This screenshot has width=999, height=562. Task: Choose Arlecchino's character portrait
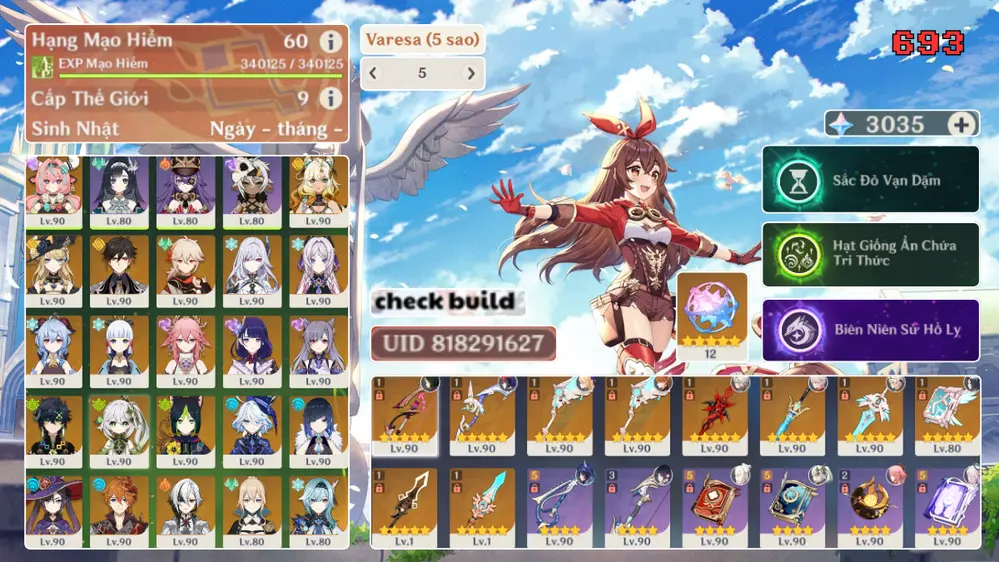pos(186,505)
